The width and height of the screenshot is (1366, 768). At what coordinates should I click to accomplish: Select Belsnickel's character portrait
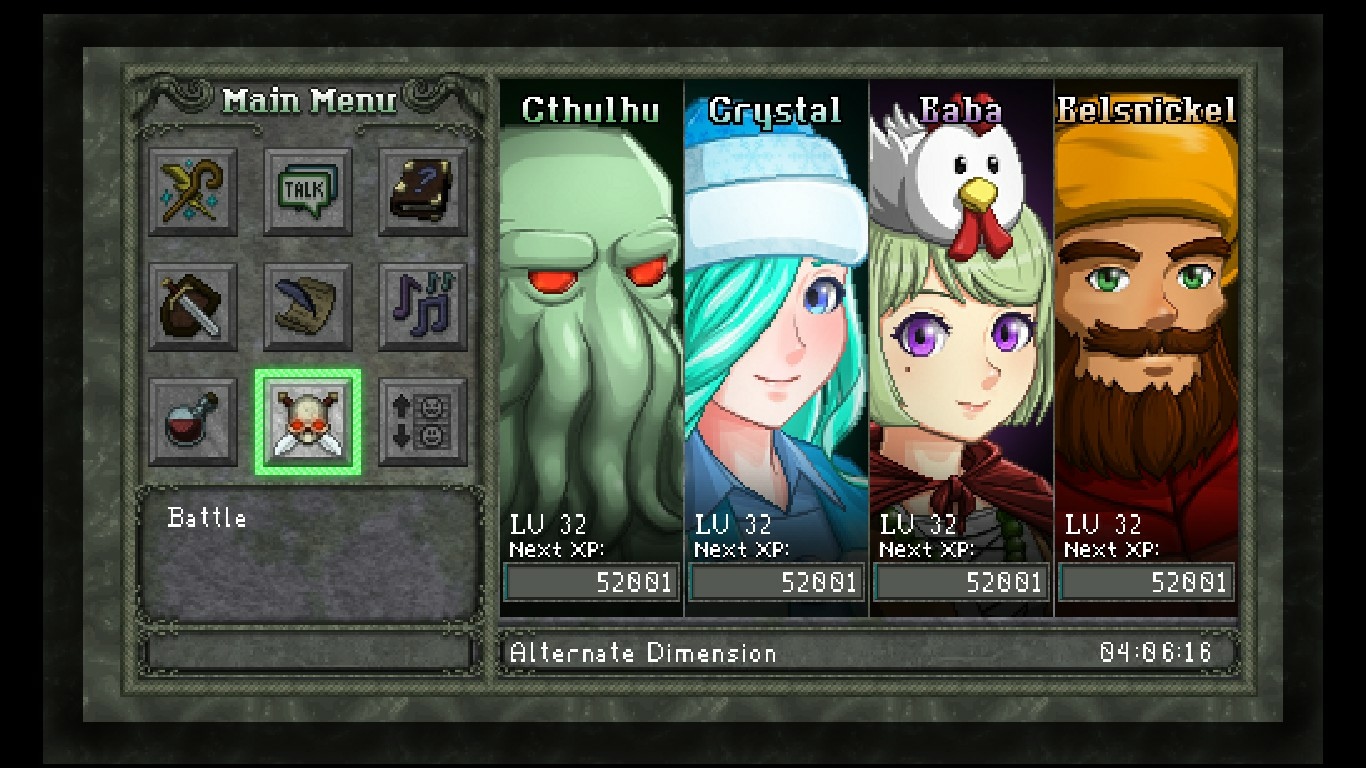[x=1146, y=330]
